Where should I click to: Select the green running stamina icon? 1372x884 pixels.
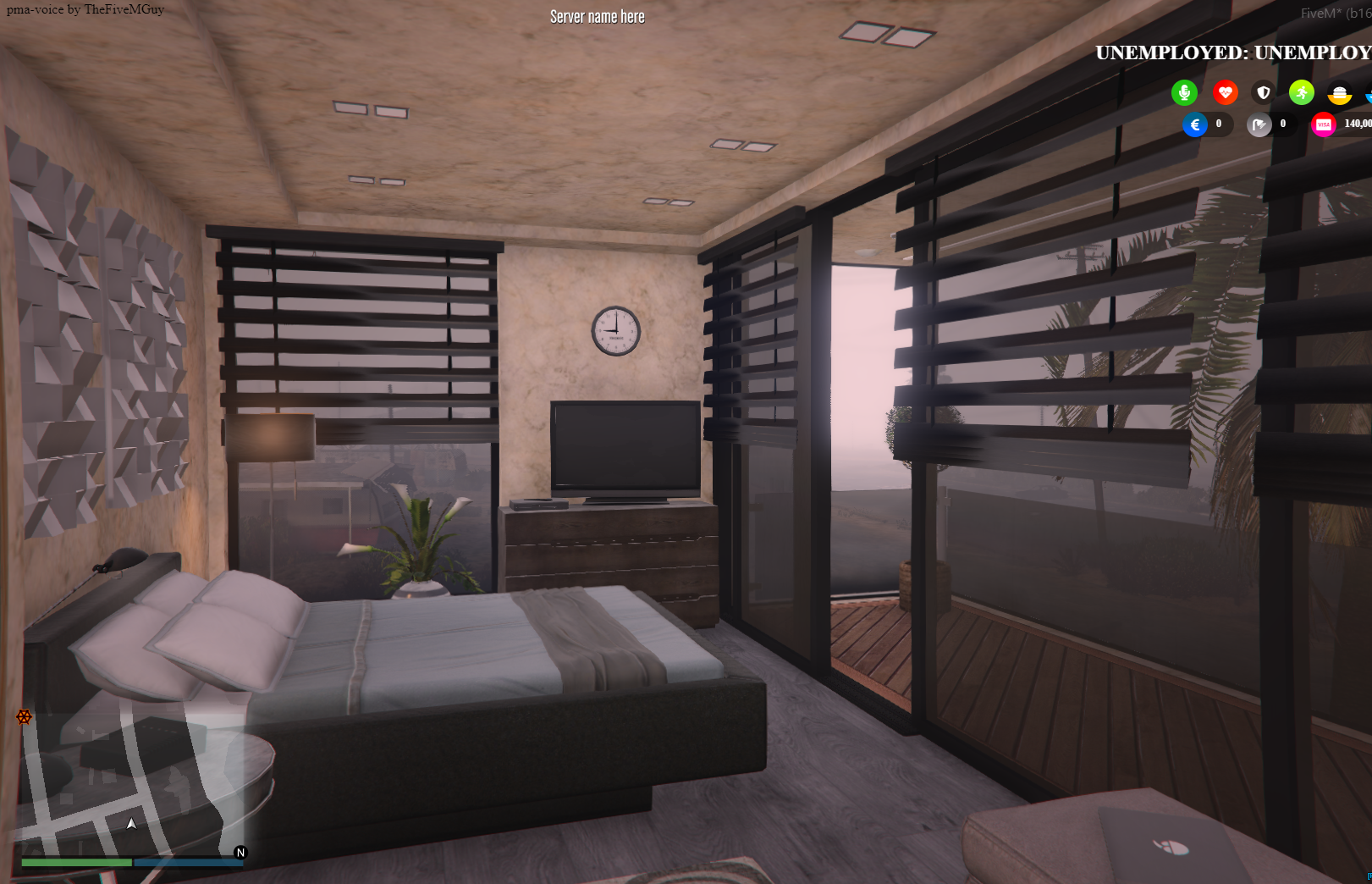1301,92
